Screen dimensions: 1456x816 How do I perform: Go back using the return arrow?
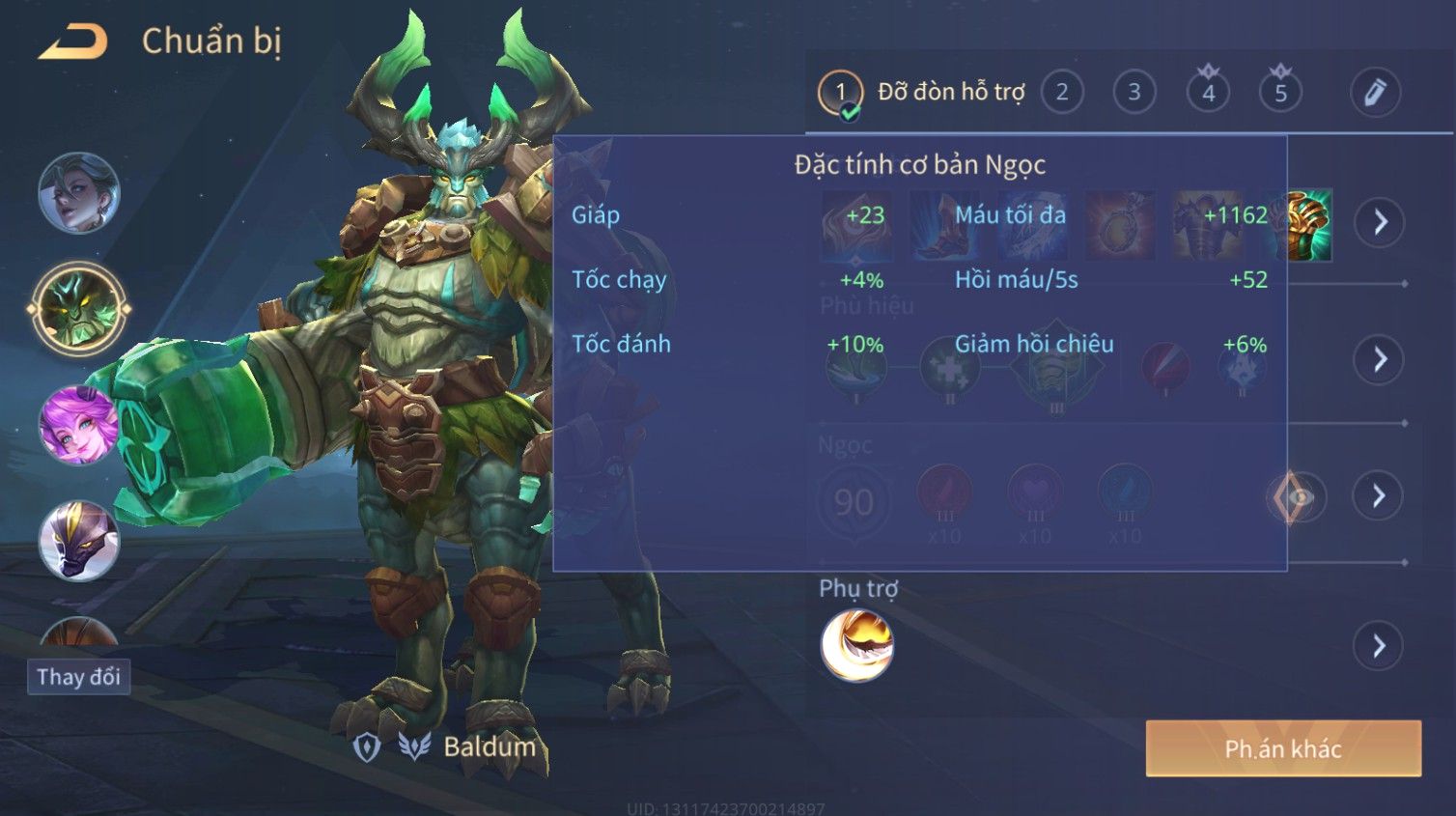73,42
